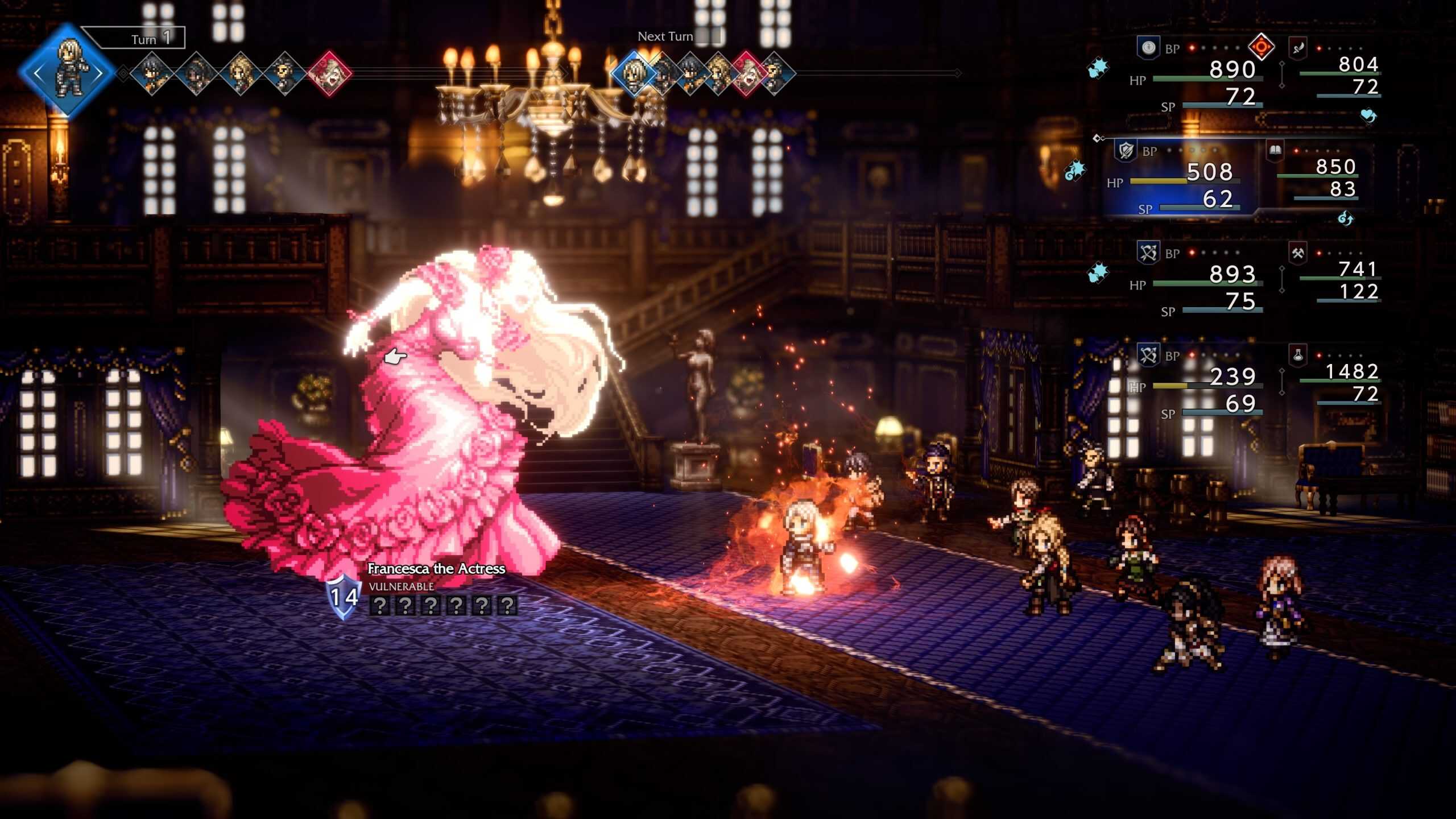Click the crossed hammers job icon

pos(1298,253)
